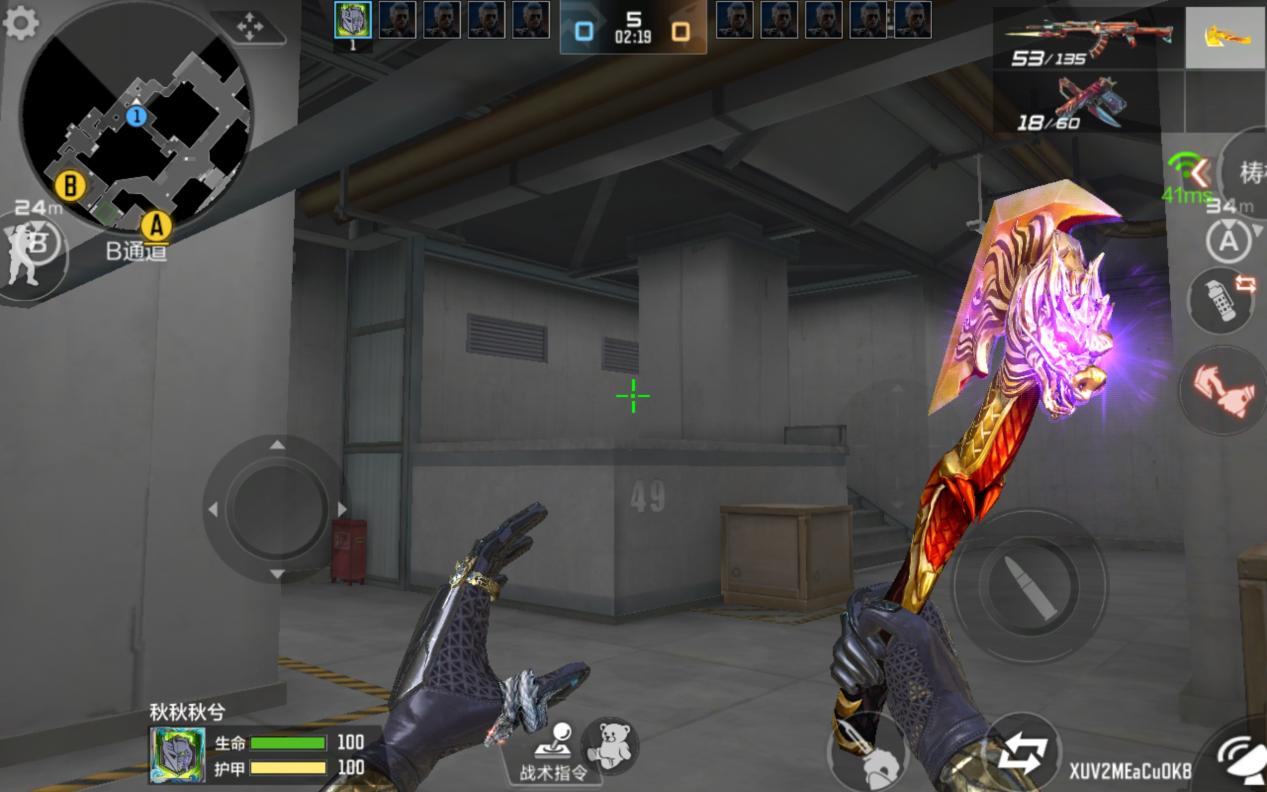Use the heavy melee attack button
This screenshot has height=792, width=1267.
point(866,752)
